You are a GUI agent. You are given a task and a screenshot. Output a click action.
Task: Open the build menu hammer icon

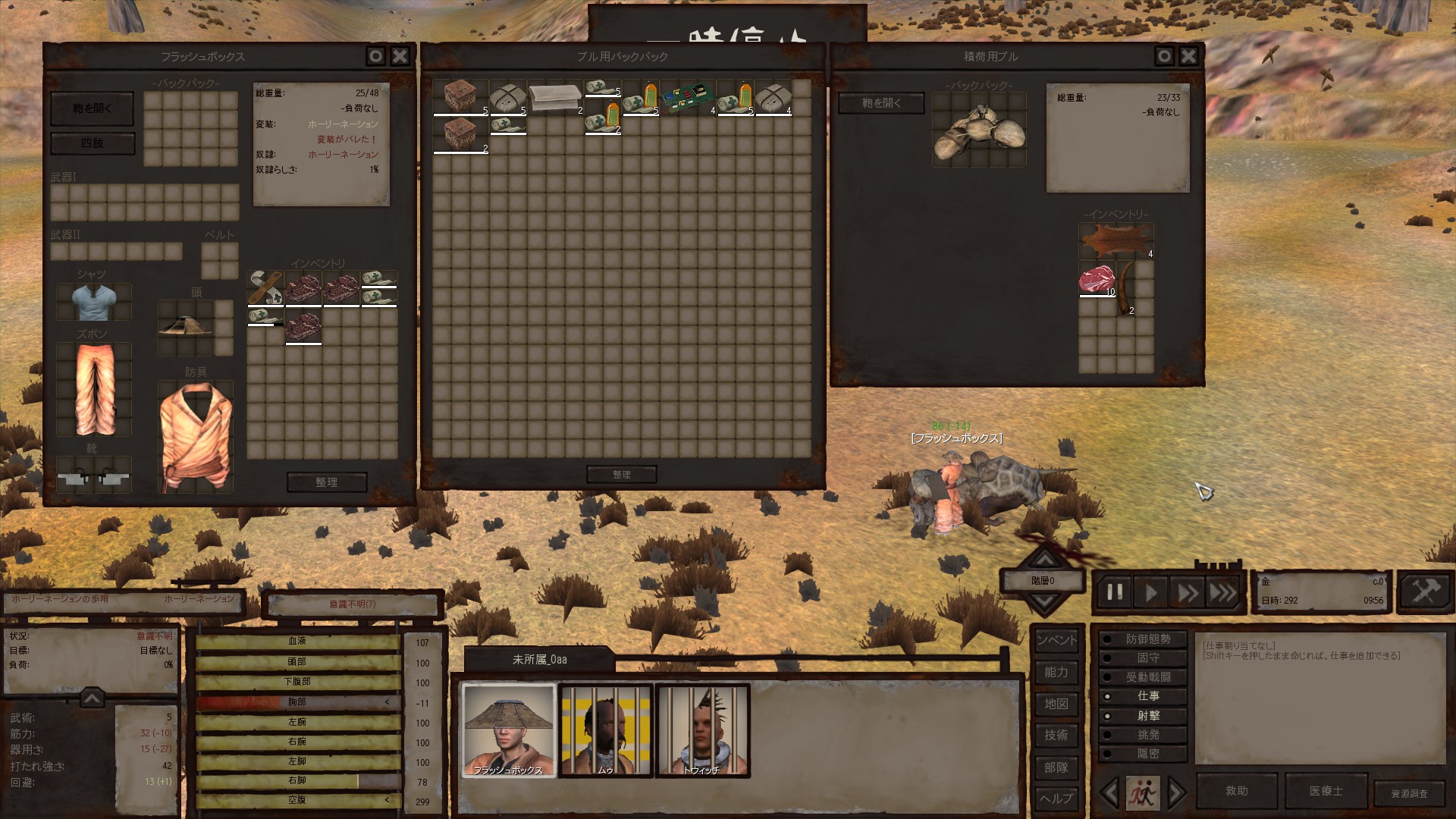tap(1425, 591)
